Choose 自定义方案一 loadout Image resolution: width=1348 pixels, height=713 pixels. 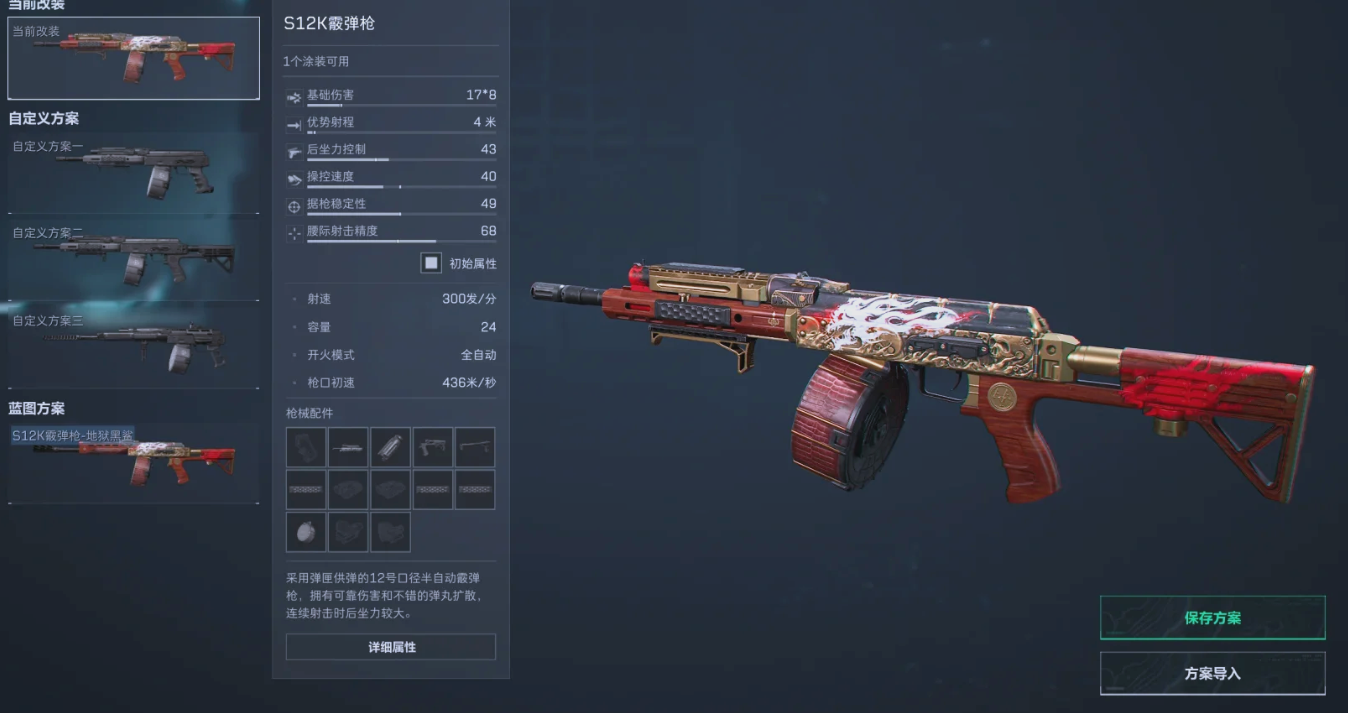134,172
